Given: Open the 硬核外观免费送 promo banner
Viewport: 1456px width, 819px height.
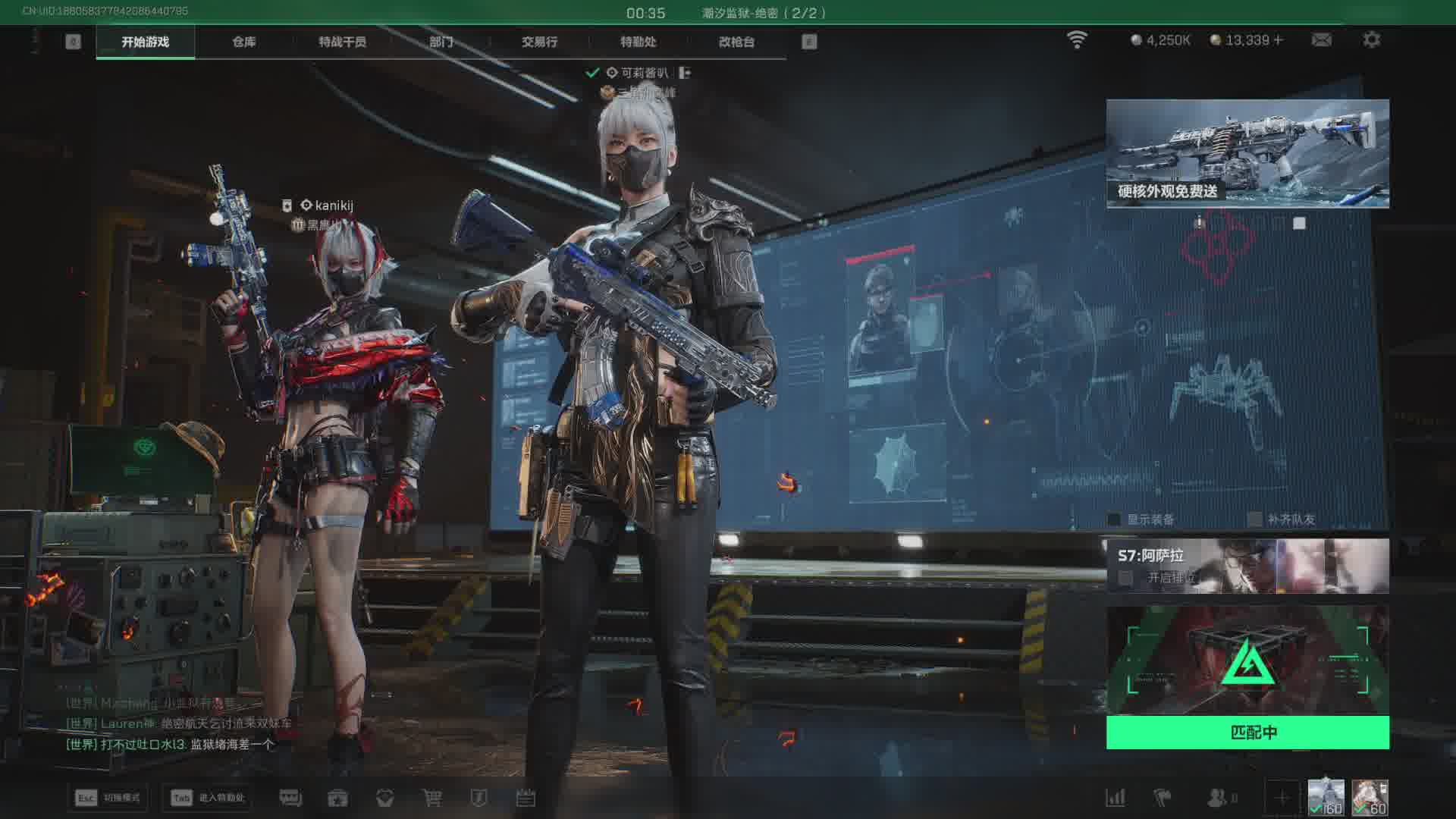Looking at the screenshot, I should pyautogui.click(x=1247, y=153).
